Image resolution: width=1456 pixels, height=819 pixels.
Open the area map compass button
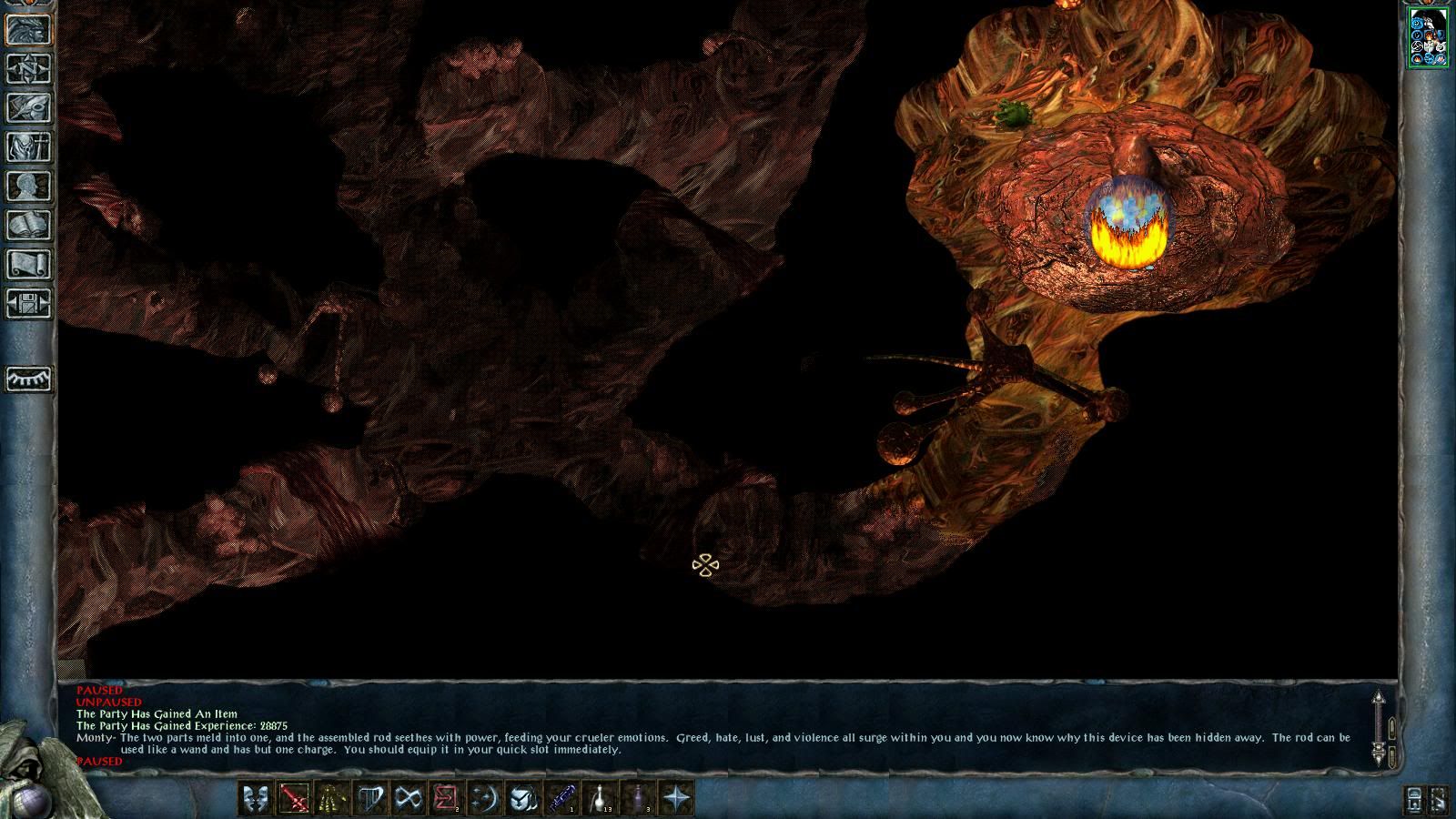click(x=28, y=69)
